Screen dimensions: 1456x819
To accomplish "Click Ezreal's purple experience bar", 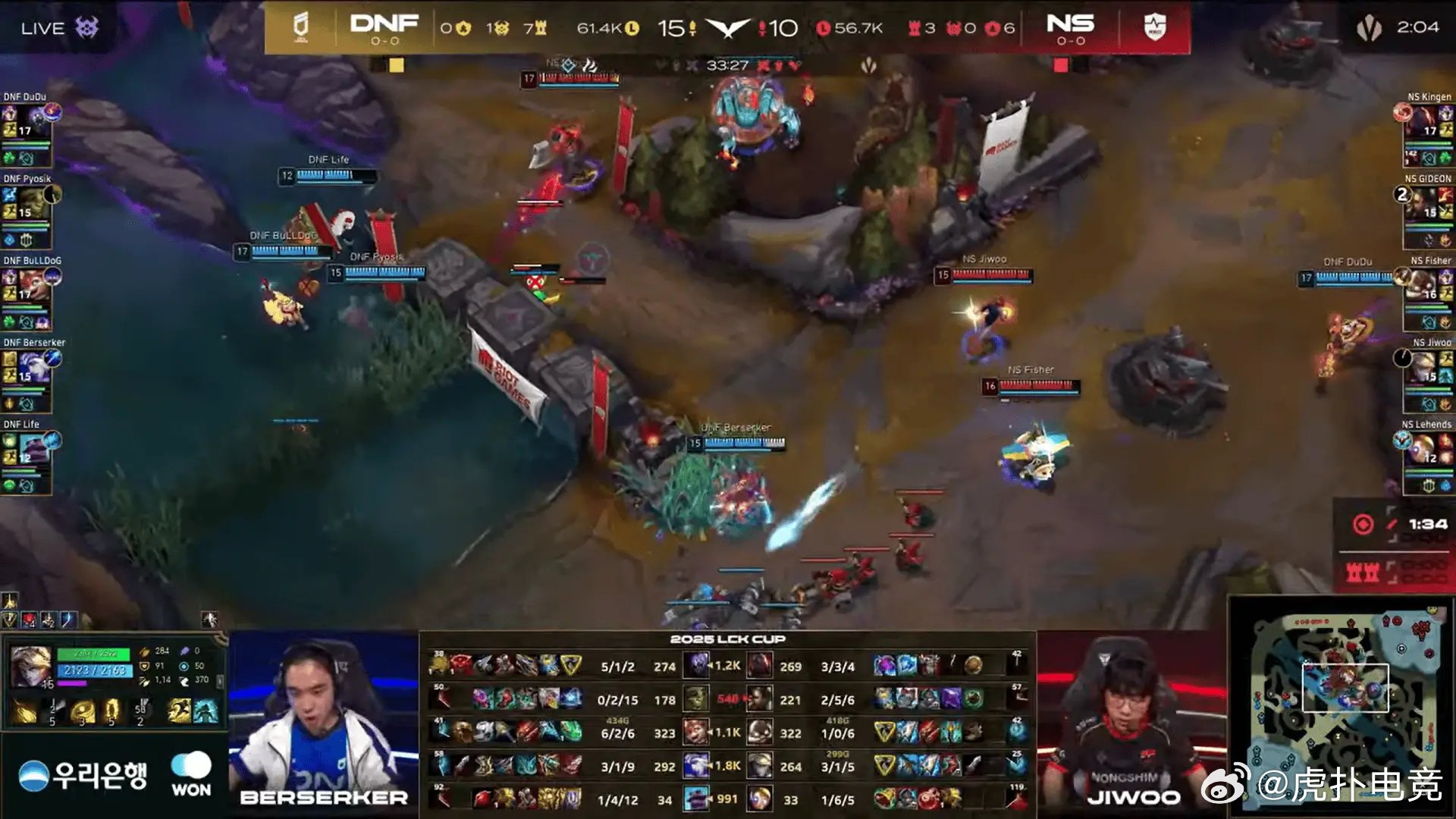I will [73, 683].
